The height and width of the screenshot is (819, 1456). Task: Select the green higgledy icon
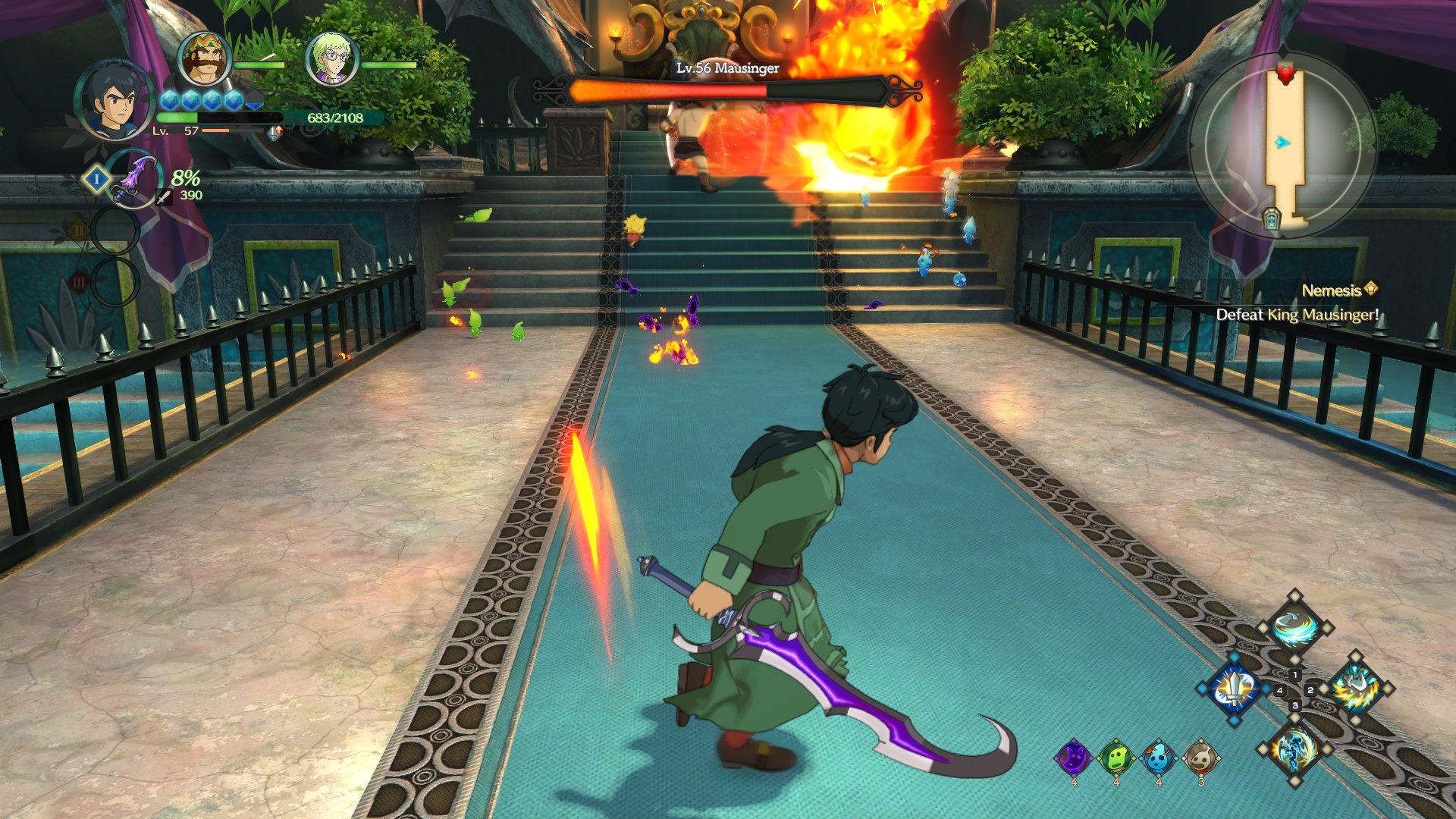pos(1116,758)
